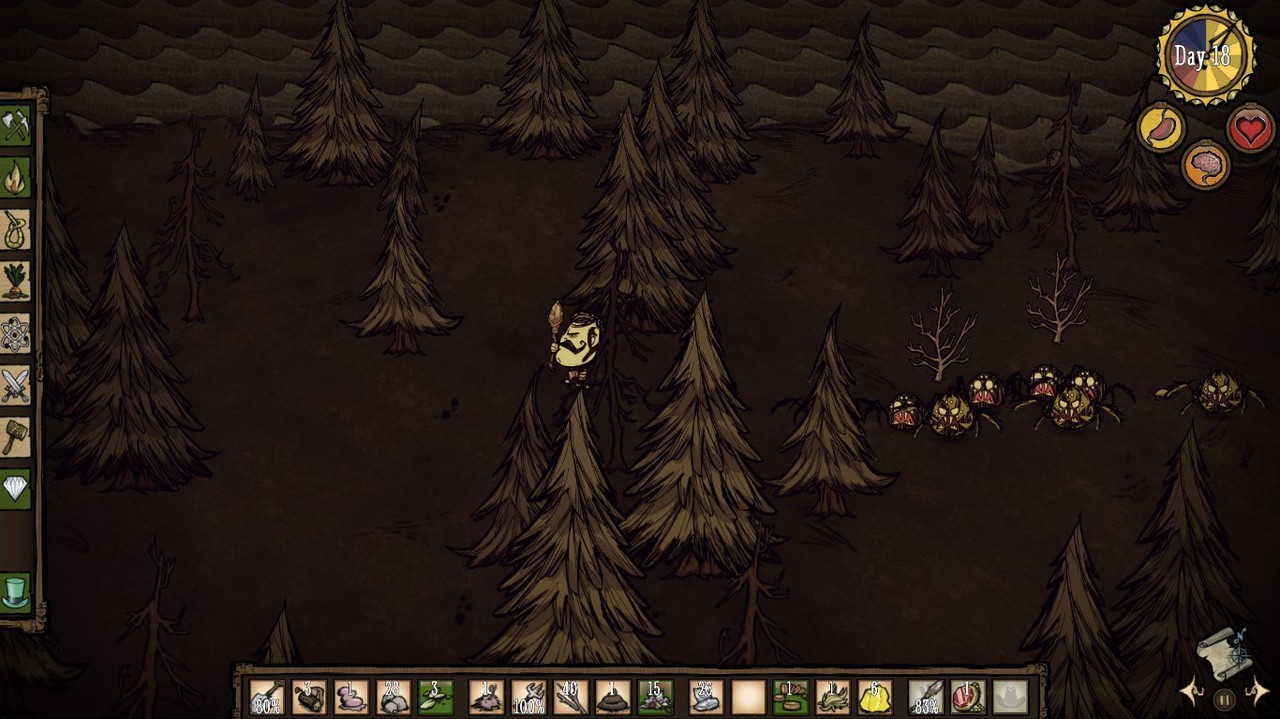Open the Light crafting tab with flame icon
Image resolution: width=1280 pixels, height=719 pixels.
(x=15, y=178)
